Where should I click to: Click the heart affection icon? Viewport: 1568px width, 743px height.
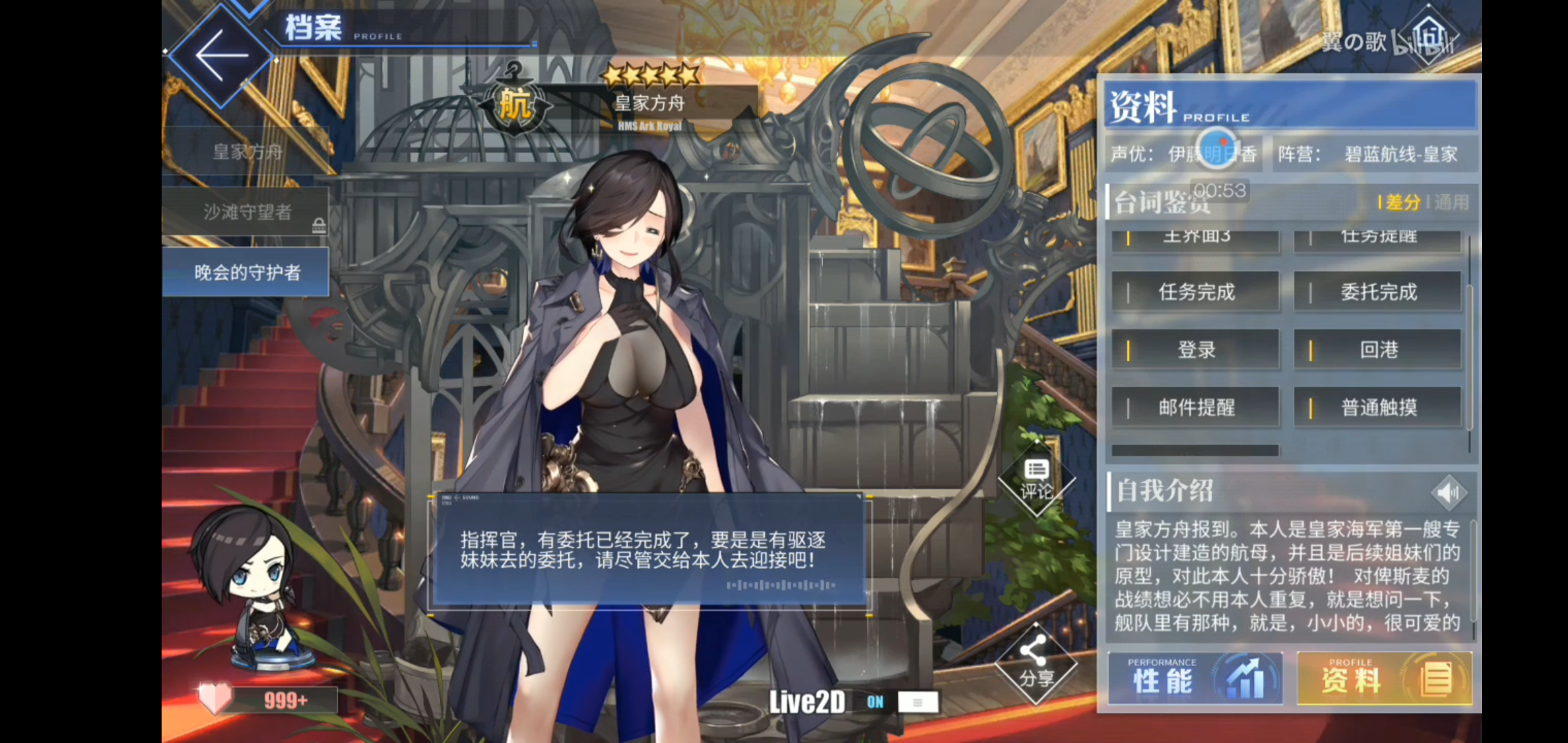click(x=215, y=699)
